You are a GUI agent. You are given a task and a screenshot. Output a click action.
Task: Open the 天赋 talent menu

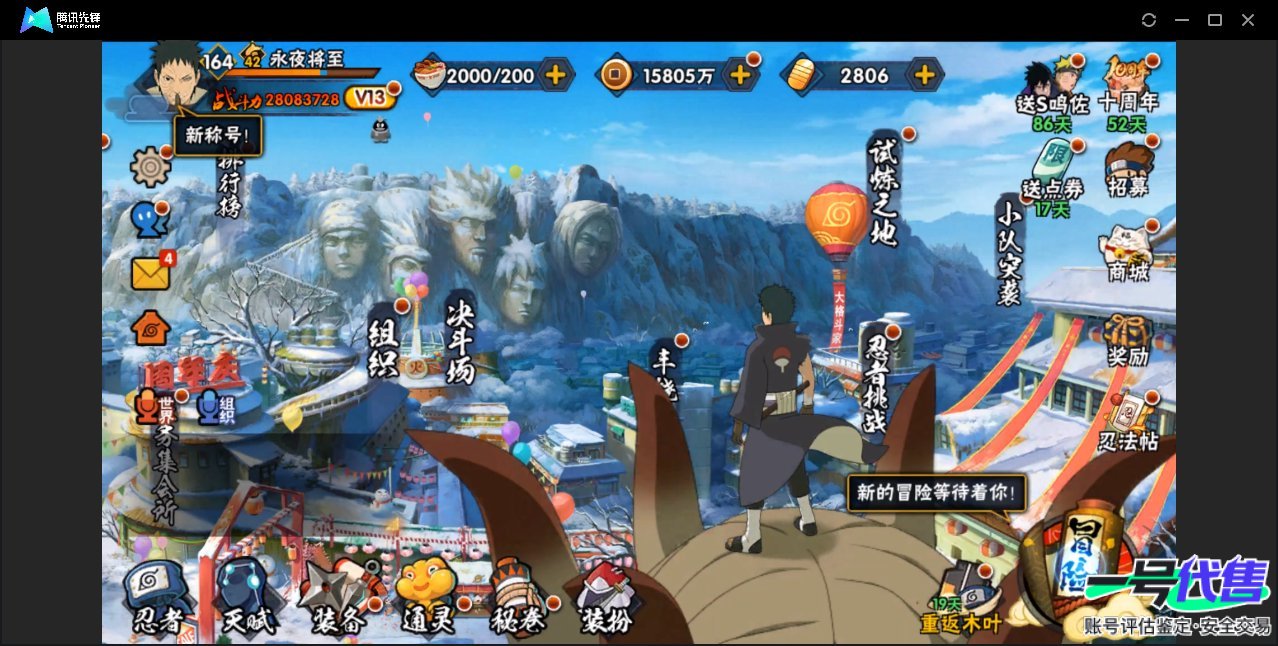(x=245, y=598)
